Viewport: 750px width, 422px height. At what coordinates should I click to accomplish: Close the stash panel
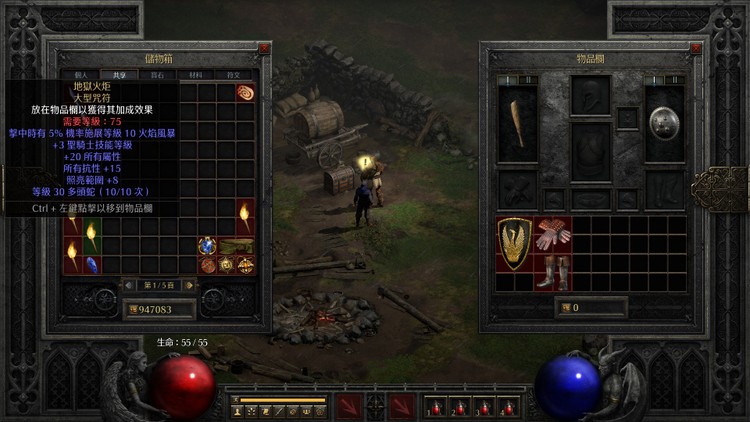click(264, 48)
